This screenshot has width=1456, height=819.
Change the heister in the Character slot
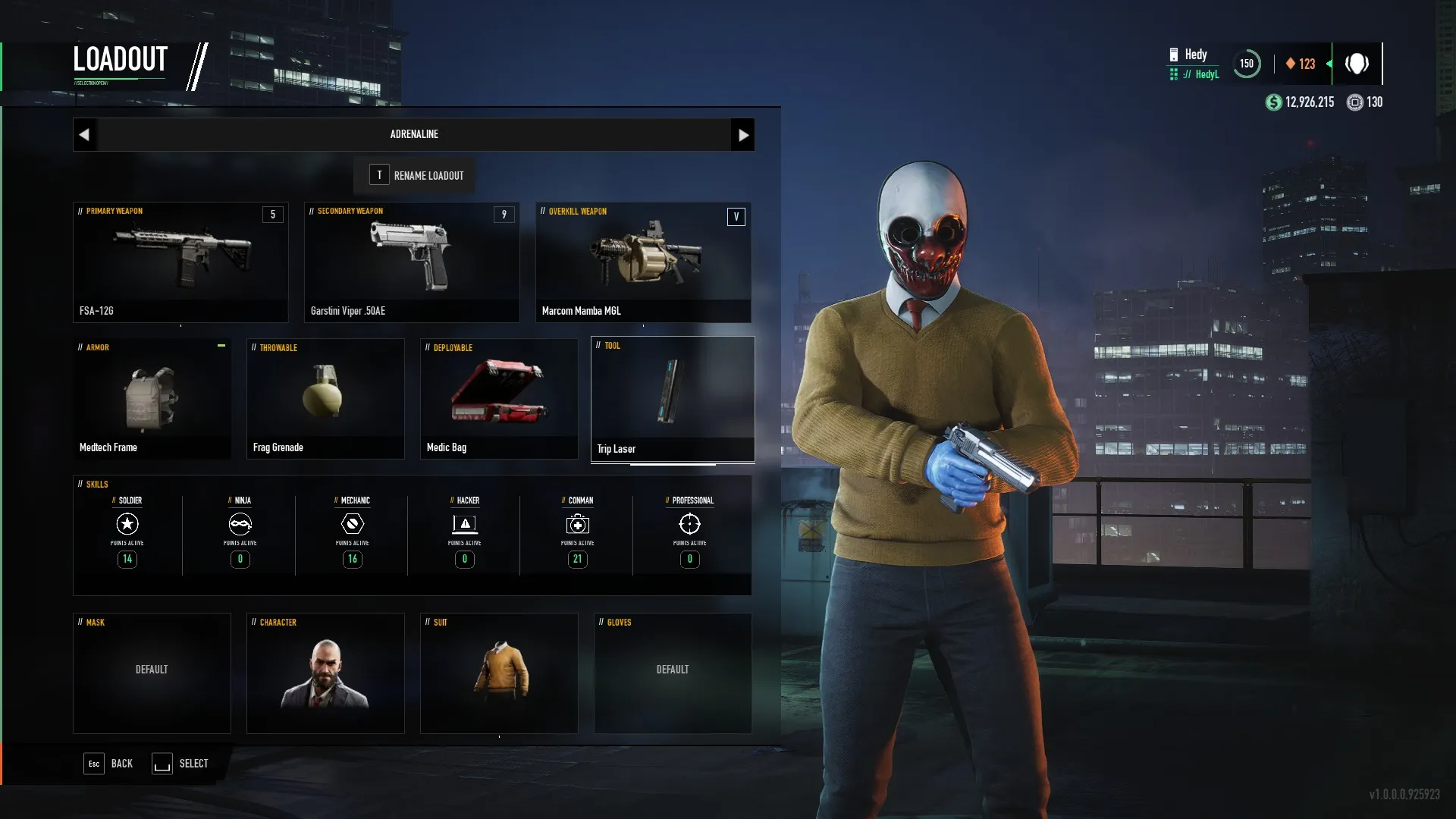click(x=325, y=673)
